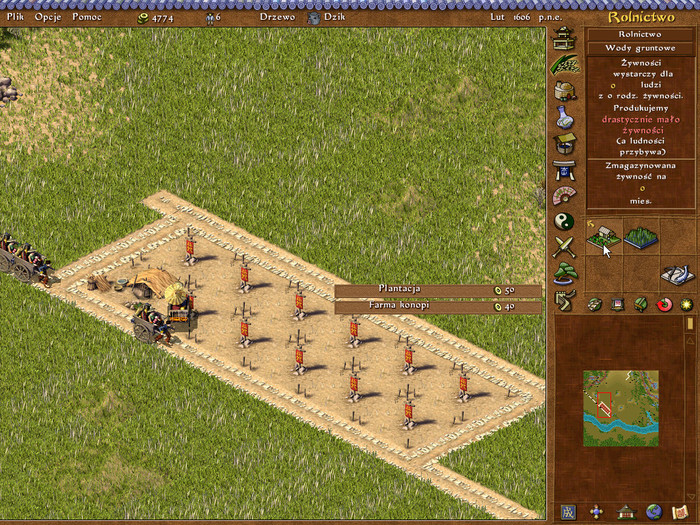Switch to the grain-sheaf agriculture category
This screenshot has width=700, height=525.
click(x=564, y=64)
